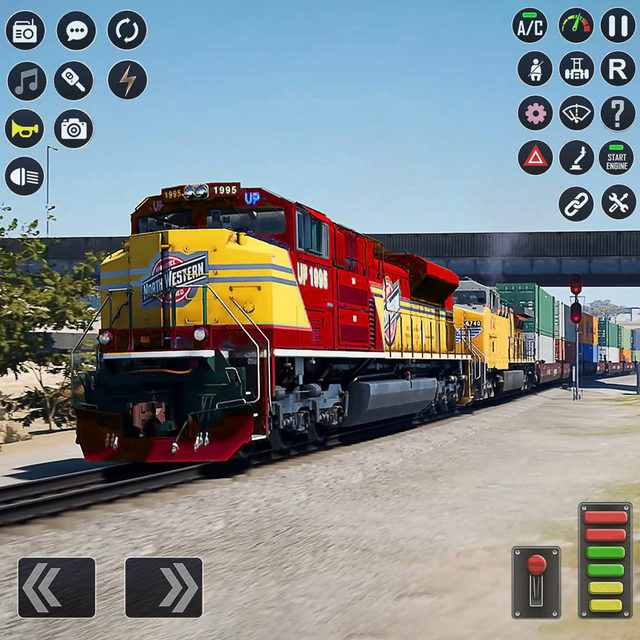Turn on the radio icon
640x640 pixels.
pyautogui.click(x=25, y=30)
